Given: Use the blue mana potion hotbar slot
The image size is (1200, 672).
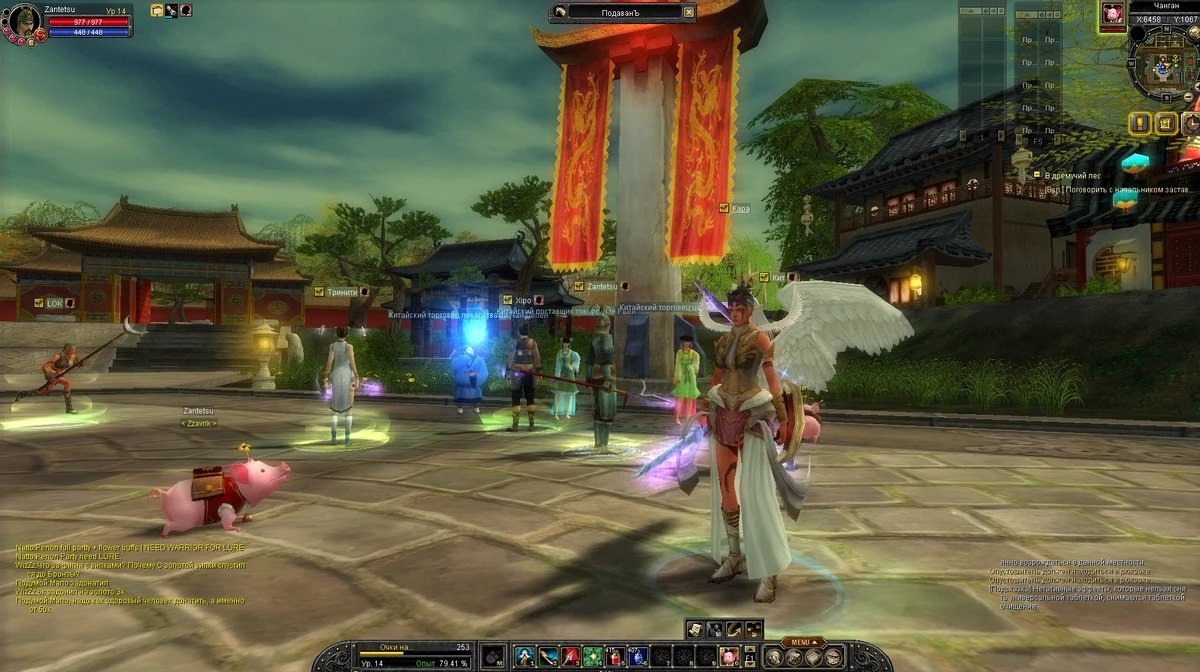Looking at the screenshot, I should click(639, 657).
